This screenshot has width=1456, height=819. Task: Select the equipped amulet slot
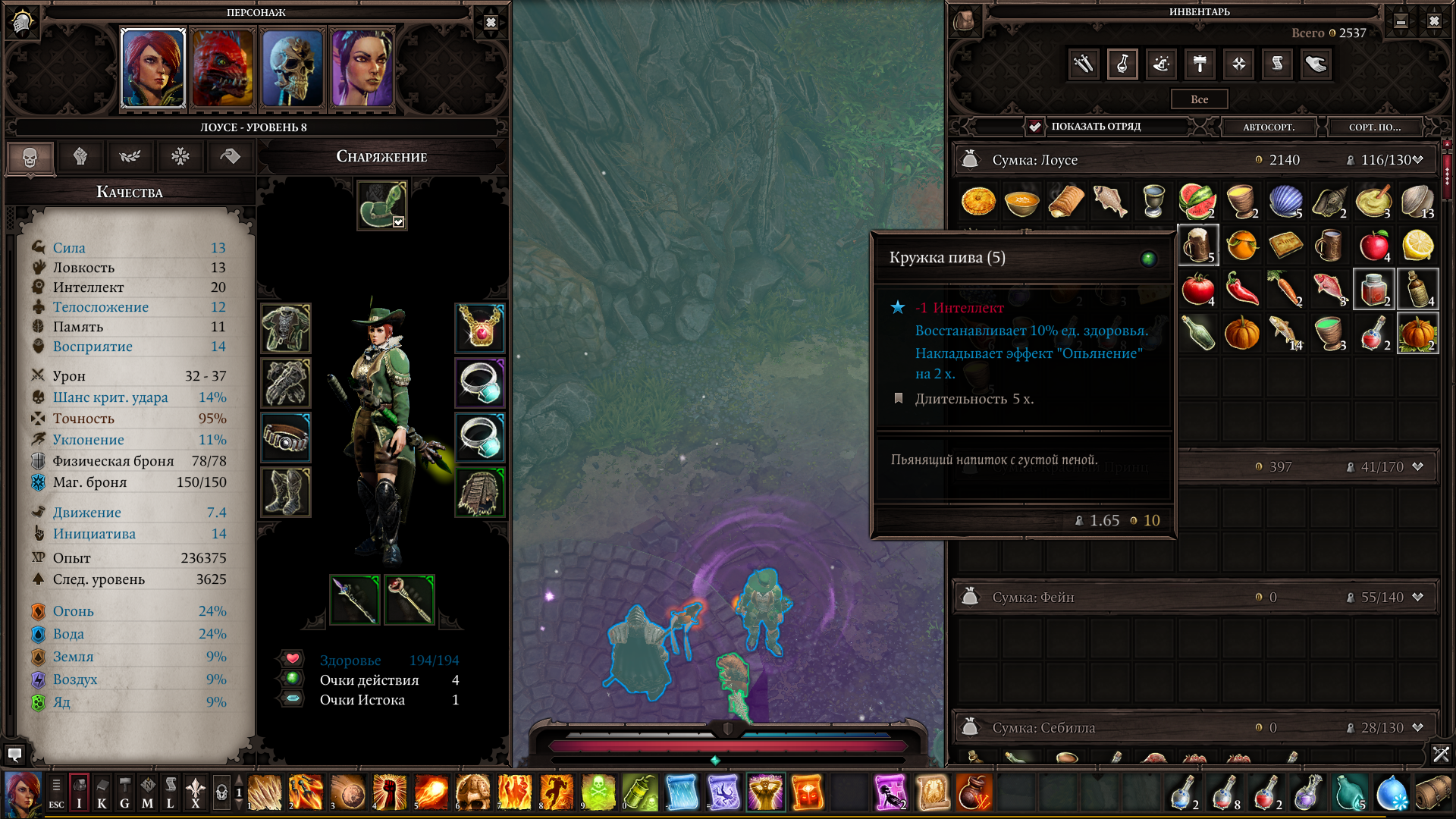click(480, 328)
